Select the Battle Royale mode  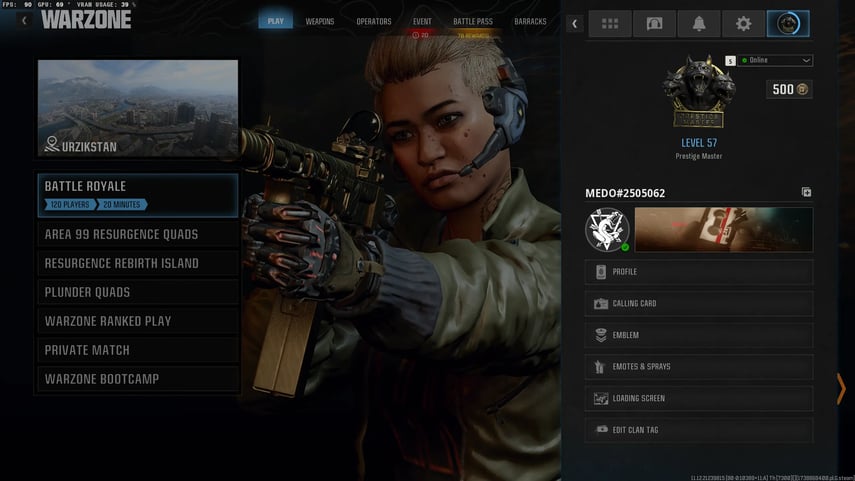[x=138, y=195]
